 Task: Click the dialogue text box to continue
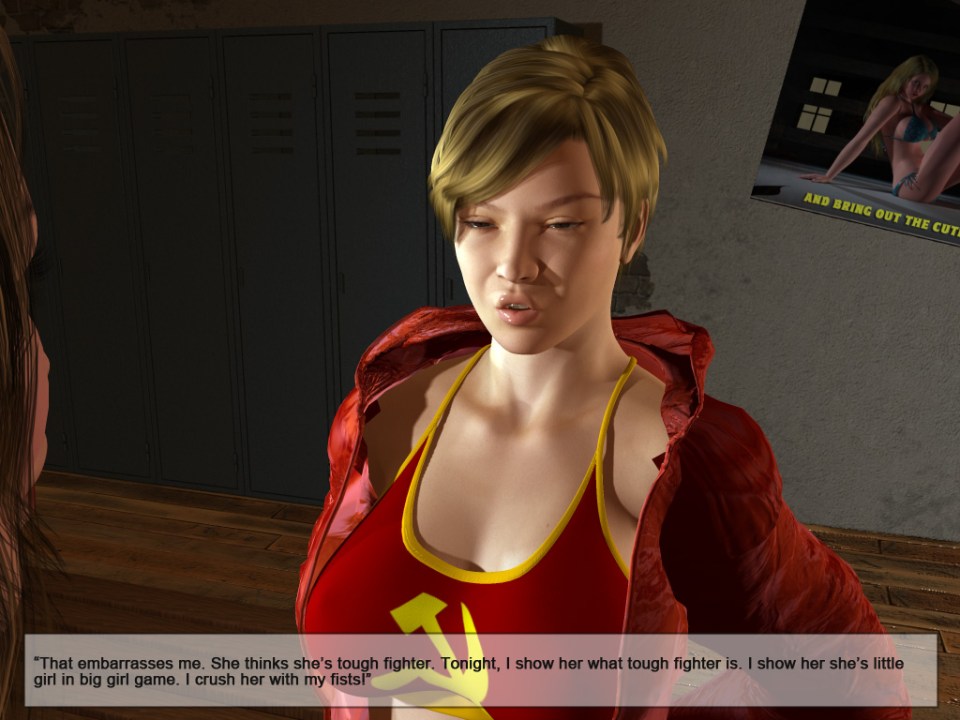(x=480, y=670)
